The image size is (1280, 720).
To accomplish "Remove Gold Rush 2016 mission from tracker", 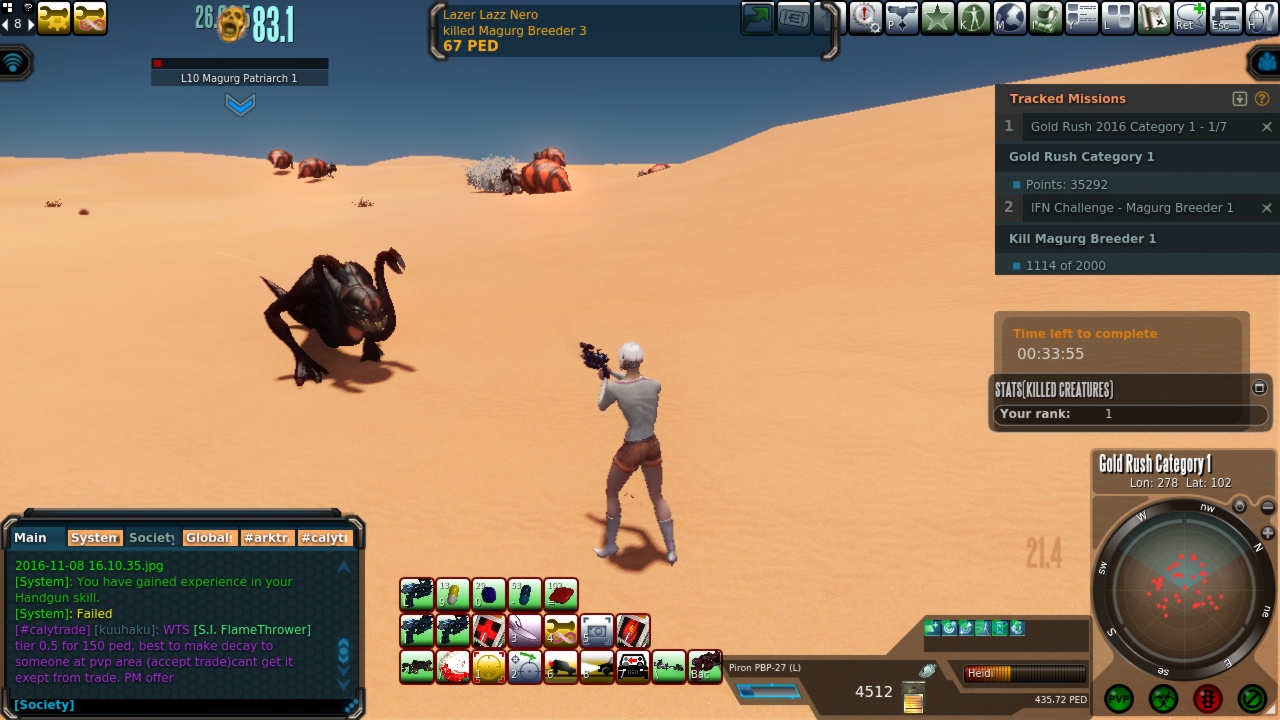I will point(1266,127).
